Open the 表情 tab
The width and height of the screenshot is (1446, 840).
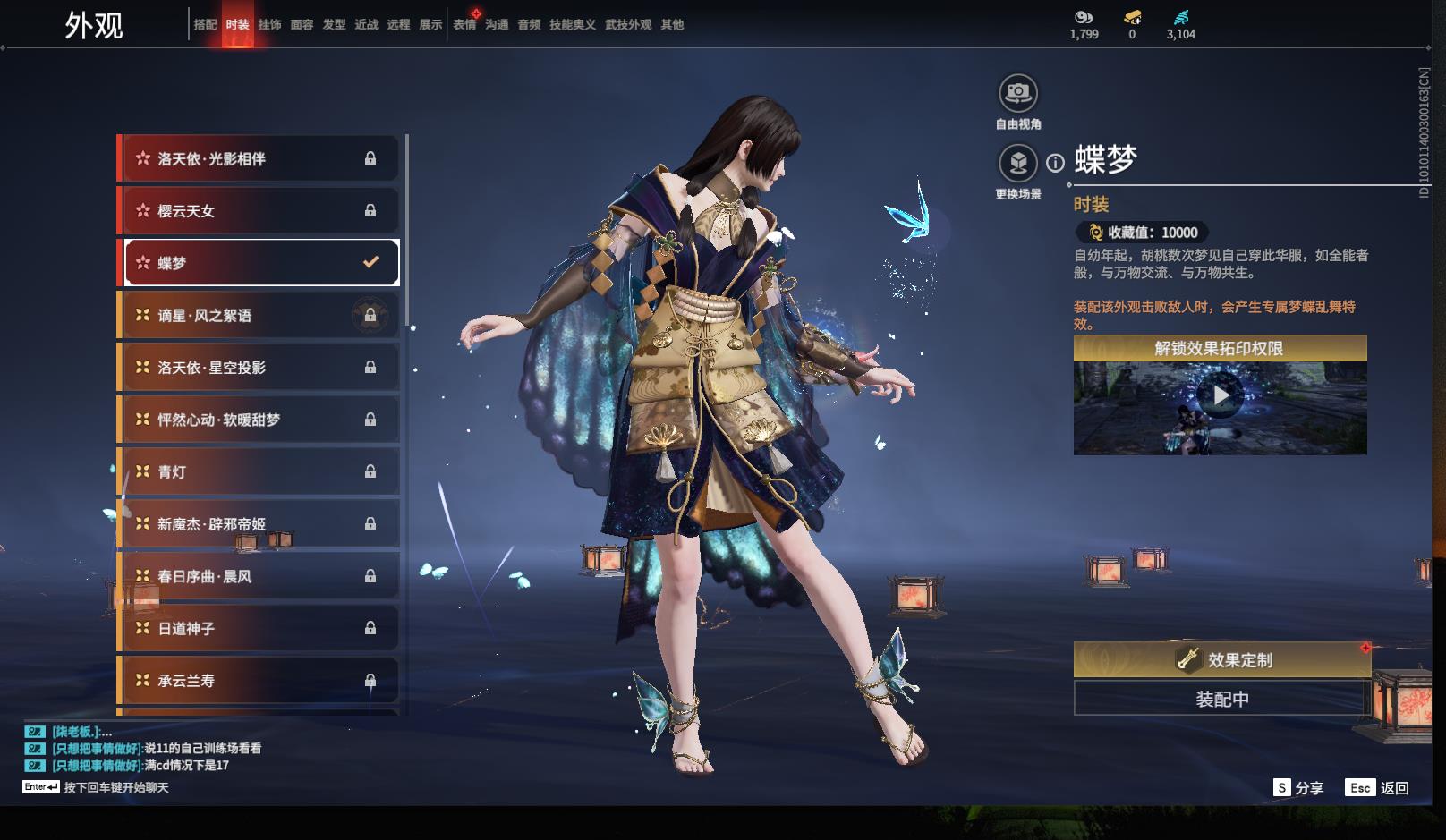464,25
